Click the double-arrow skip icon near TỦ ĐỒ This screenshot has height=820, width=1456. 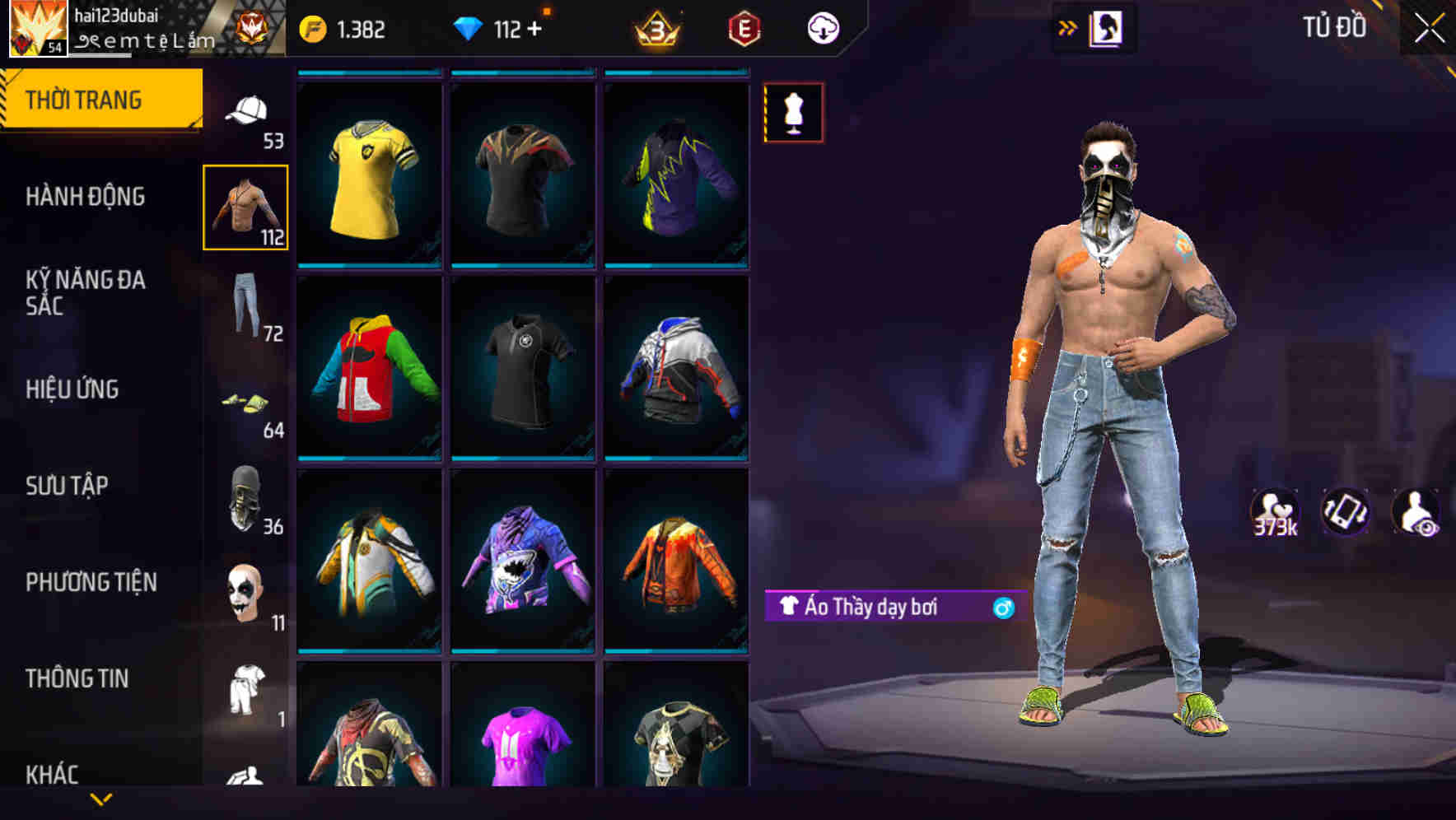click(1067, 27)
